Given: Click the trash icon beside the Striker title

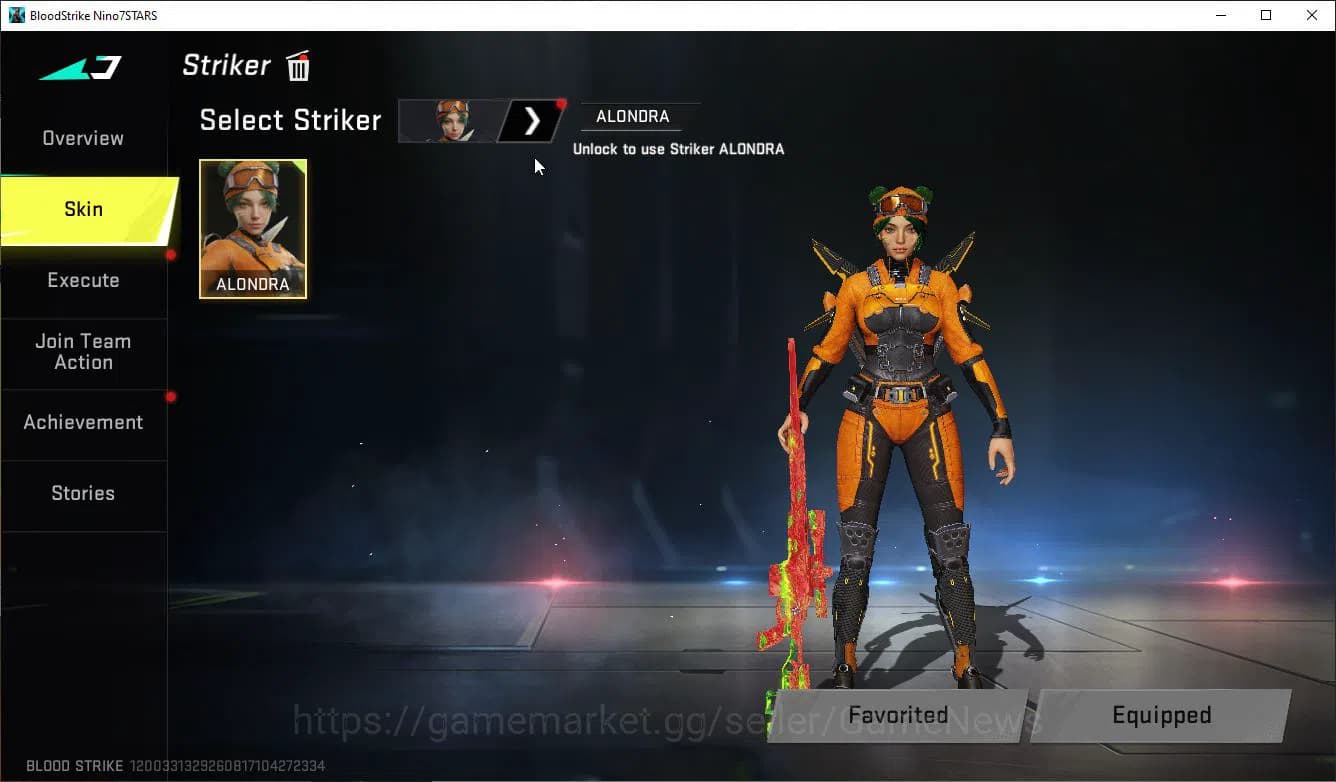Looking at the screenshot, I should [297, 66].
